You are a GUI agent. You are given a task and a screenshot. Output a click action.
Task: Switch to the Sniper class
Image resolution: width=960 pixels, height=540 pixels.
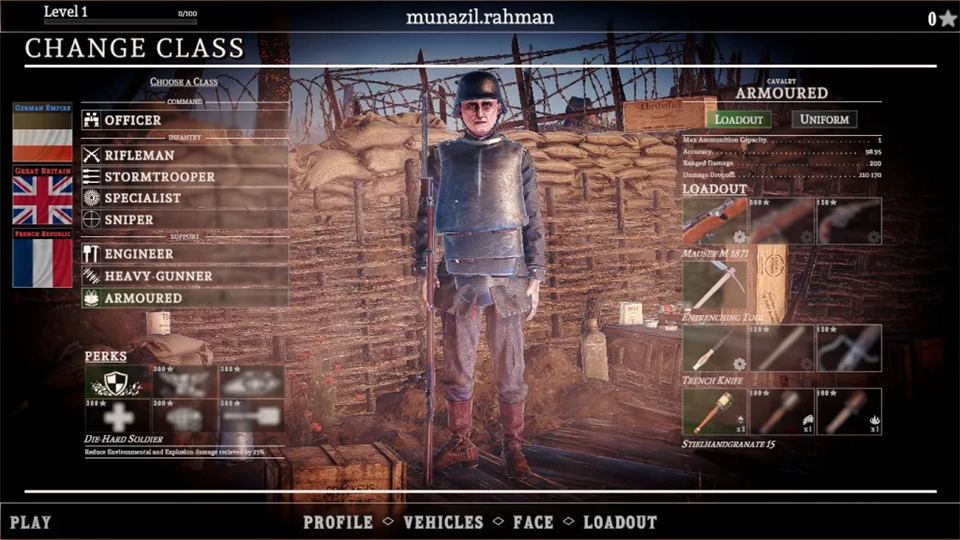pos(185,219)
